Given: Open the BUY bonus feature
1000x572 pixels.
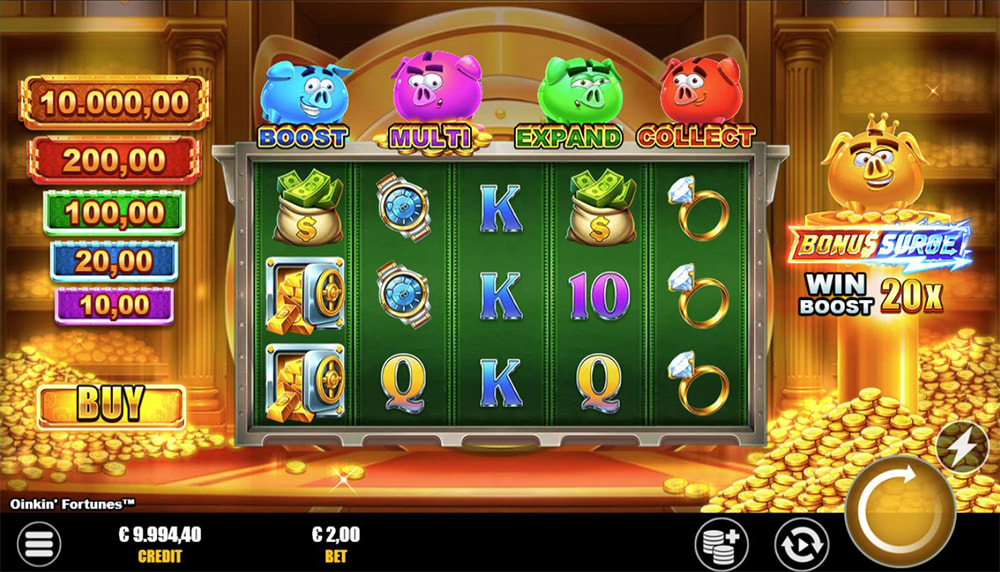Looking at the screenshot, I should [x=111, y=406].
